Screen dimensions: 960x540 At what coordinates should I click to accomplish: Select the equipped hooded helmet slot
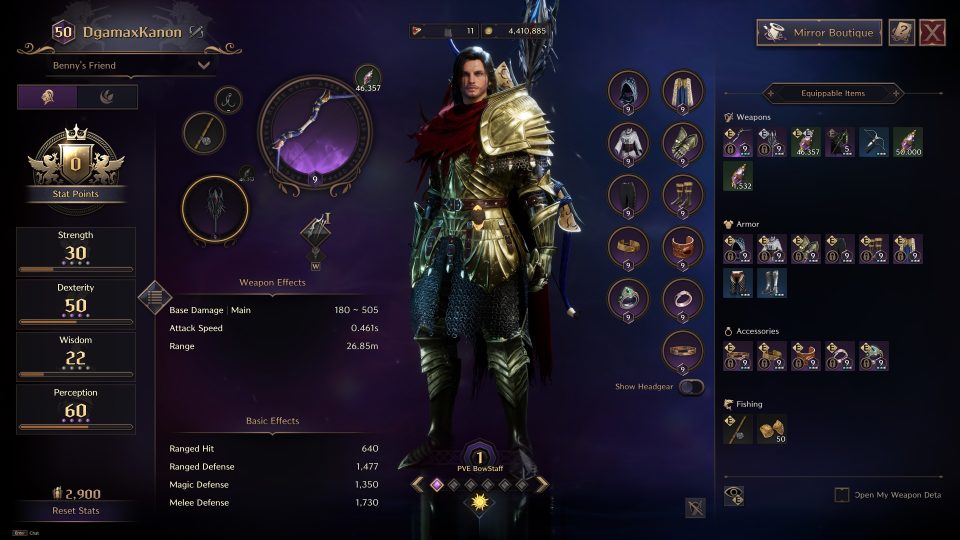click(629, 91)
